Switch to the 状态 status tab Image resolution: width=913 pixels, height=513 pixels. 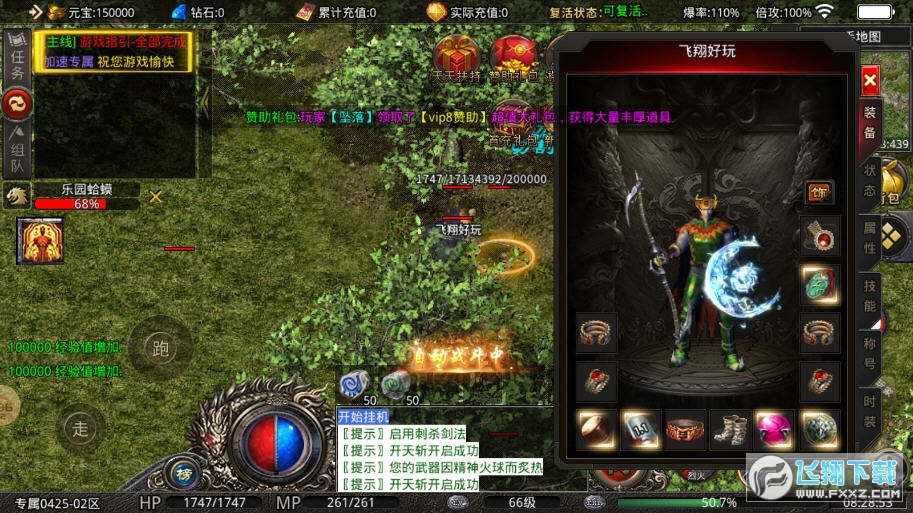point(870,181)
